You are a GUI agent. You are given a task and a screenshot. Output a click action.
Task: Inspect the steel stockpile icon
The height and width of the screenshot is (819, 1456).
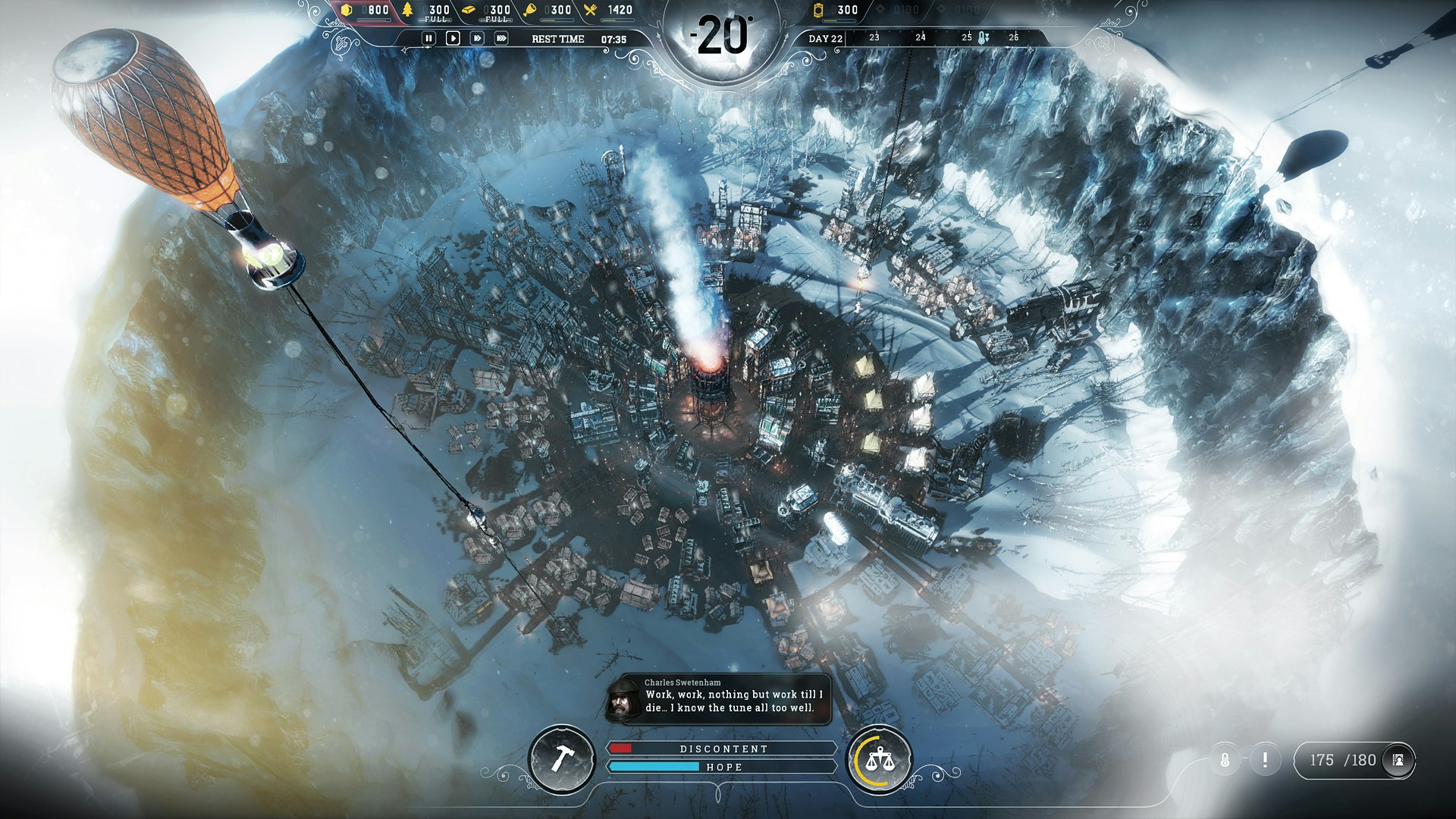click(x=469, y=11)
